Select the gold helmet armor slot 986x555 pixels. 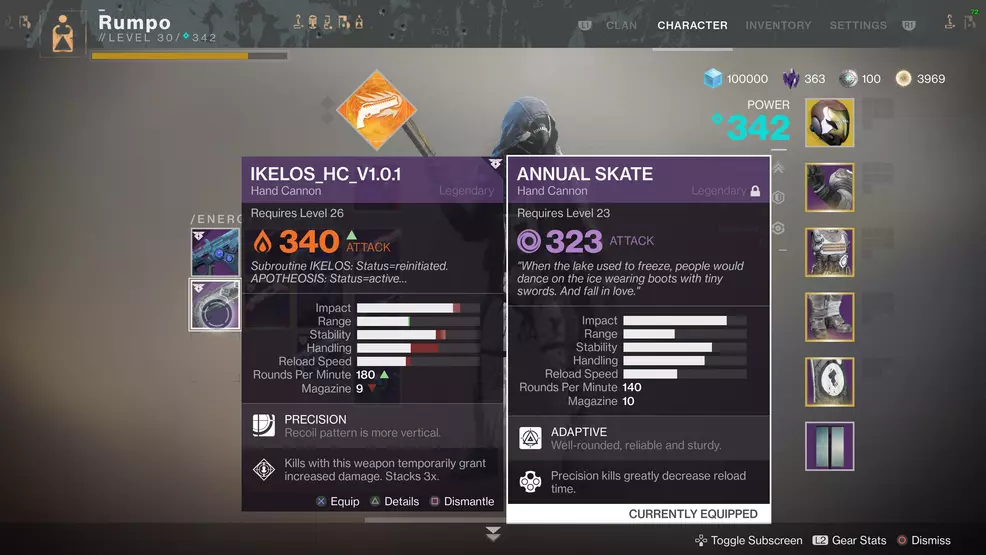[829, 123]
